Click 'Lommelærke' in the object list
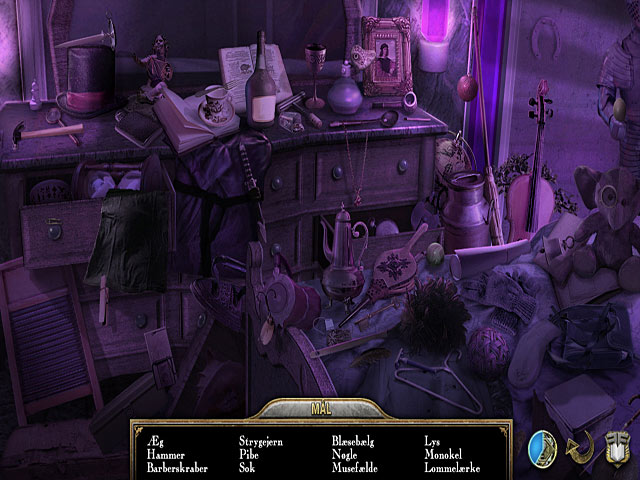This screenshot has width=640, height=480. click(x=453, y=467)
